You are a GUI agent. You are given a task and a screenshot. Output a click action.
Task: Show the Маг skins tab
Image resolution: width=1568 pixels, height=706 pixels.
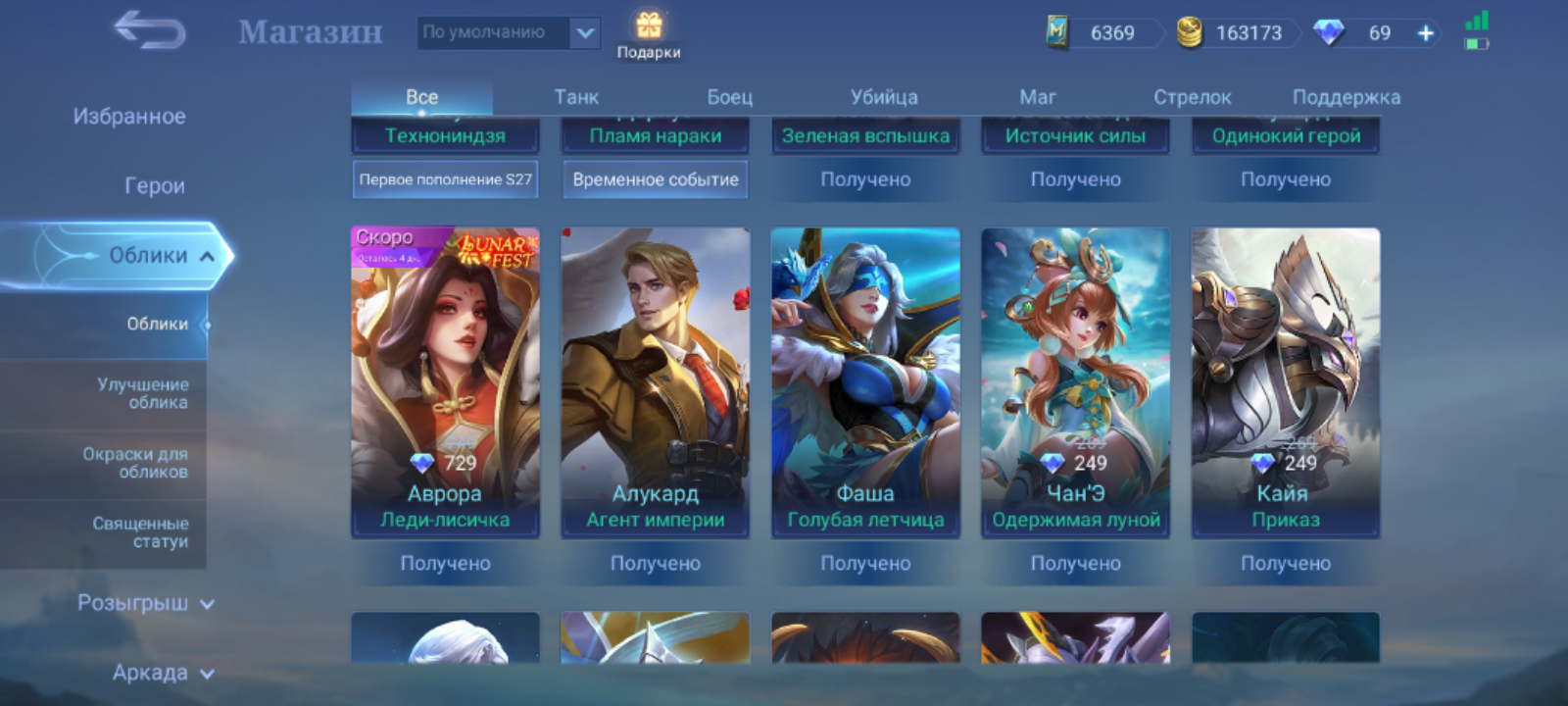pyautogui.click(x=1038, y=97)
